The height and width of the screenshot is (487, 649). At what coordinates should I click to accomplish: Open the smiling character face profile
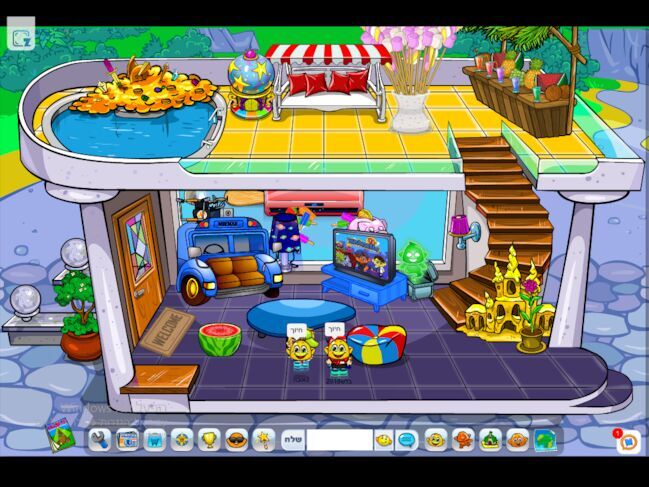coord(436,439)
